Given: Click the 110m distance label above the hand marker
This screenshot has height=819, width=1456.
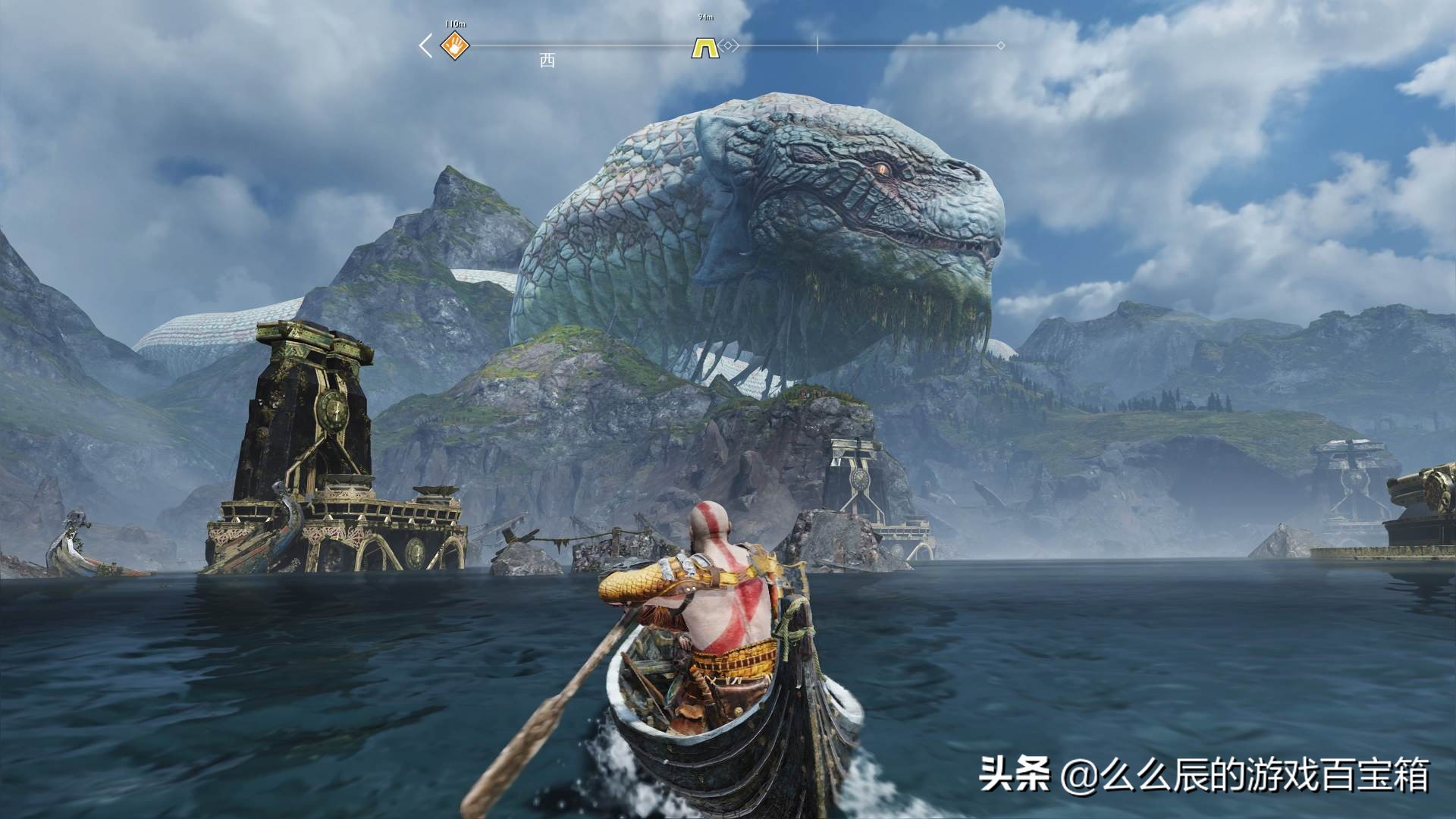Looking at the screenshot, I should (x=455, y=23).
